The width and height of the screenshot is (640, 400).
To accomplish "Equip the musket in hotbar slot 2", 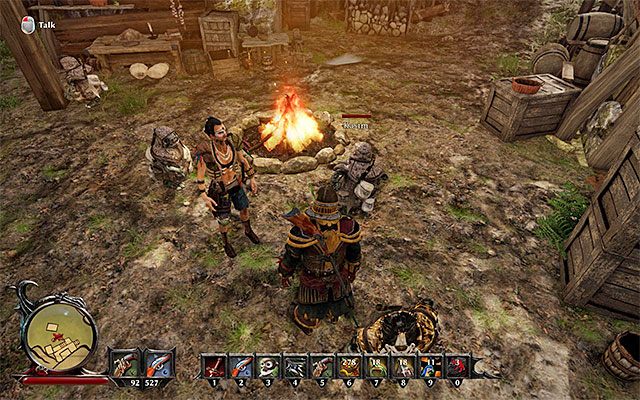I will point(241,366).
